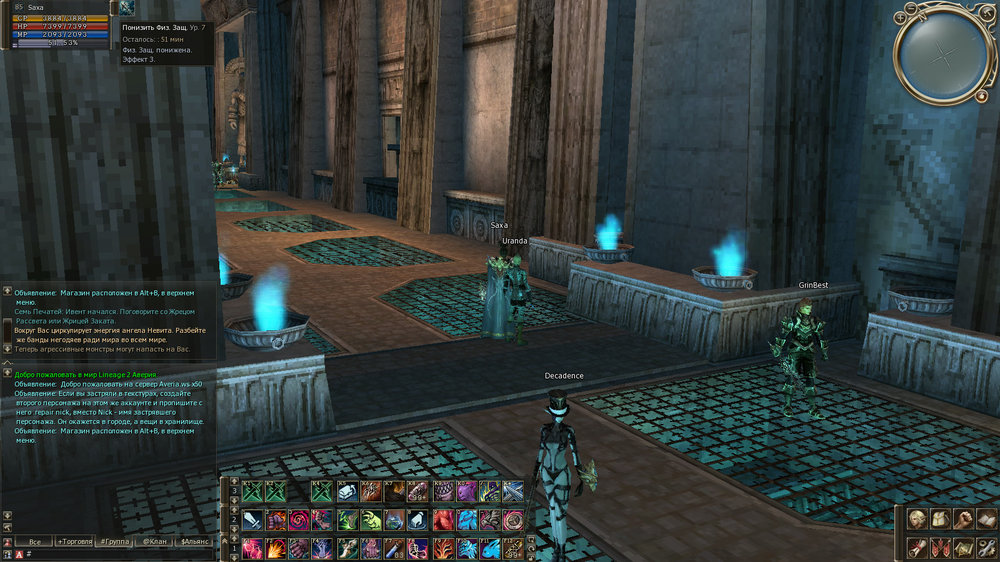Open the $Альянс chat tab
The height and width of the screenshot is (562, 1000).
click(x=193, y=541)
